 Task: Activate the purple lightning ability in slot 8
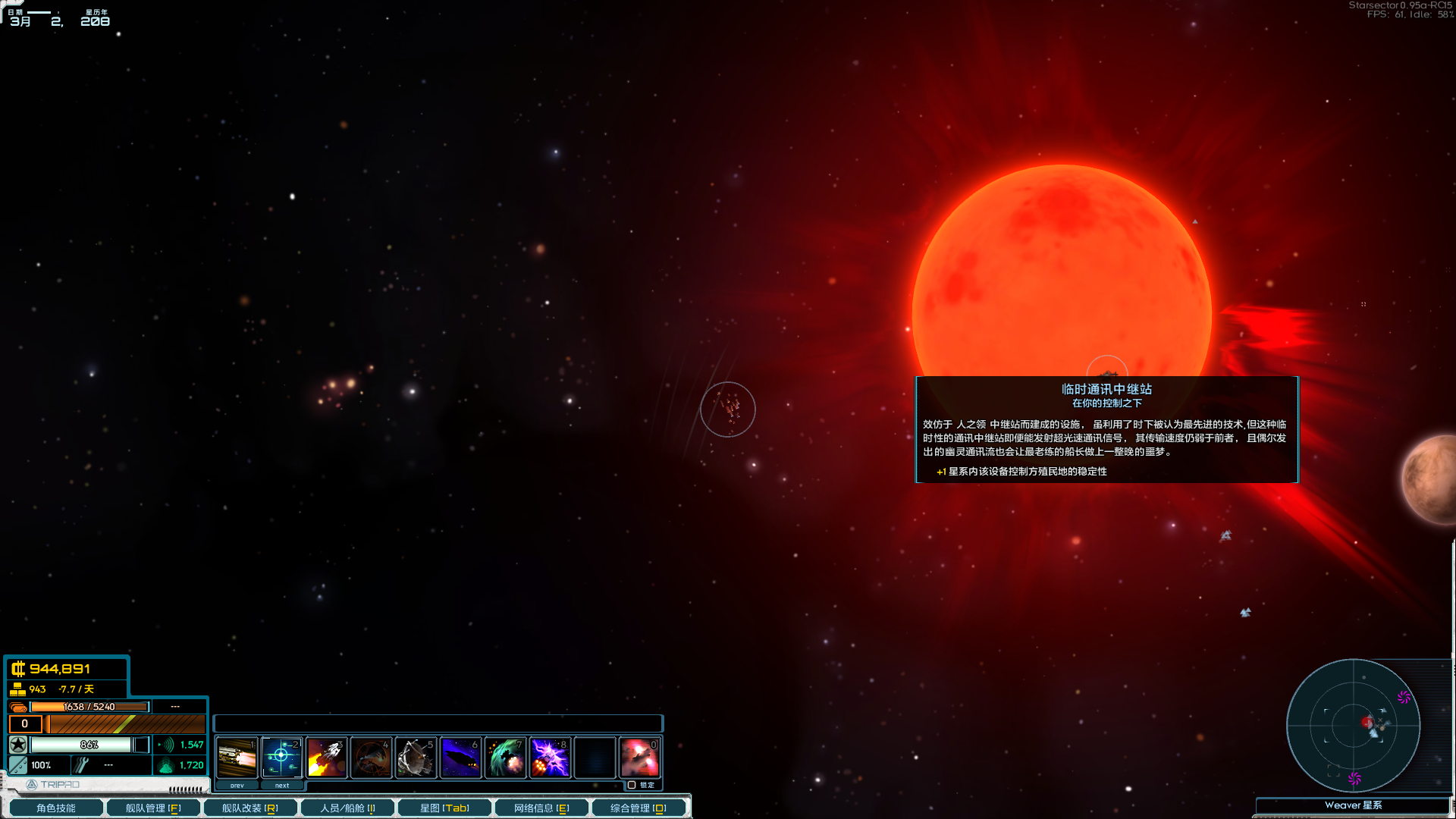550,758
